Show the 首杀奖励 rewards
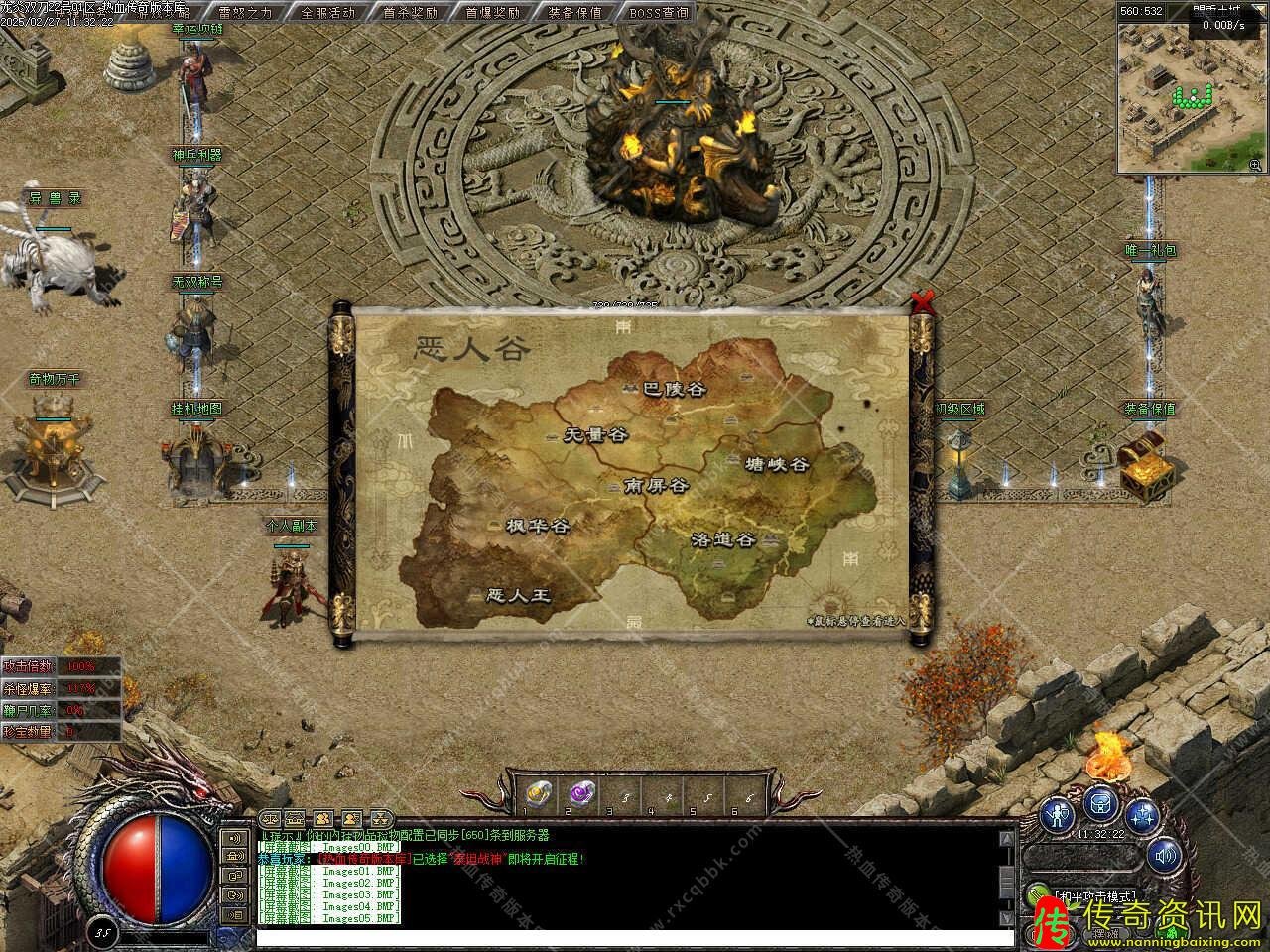 coord(410,12)
